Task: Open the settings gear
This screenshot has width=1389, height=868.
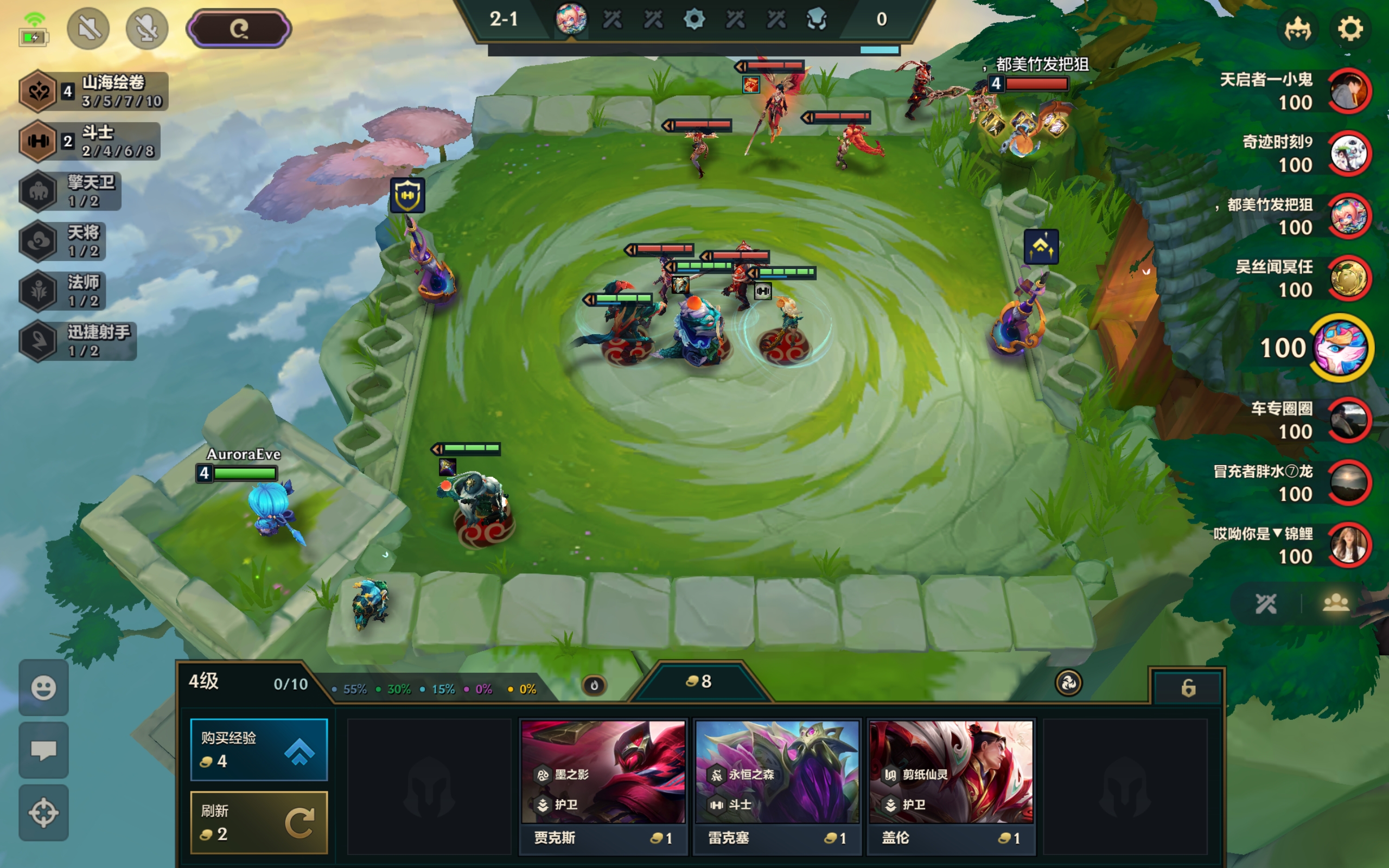Action: [1349, 29]
